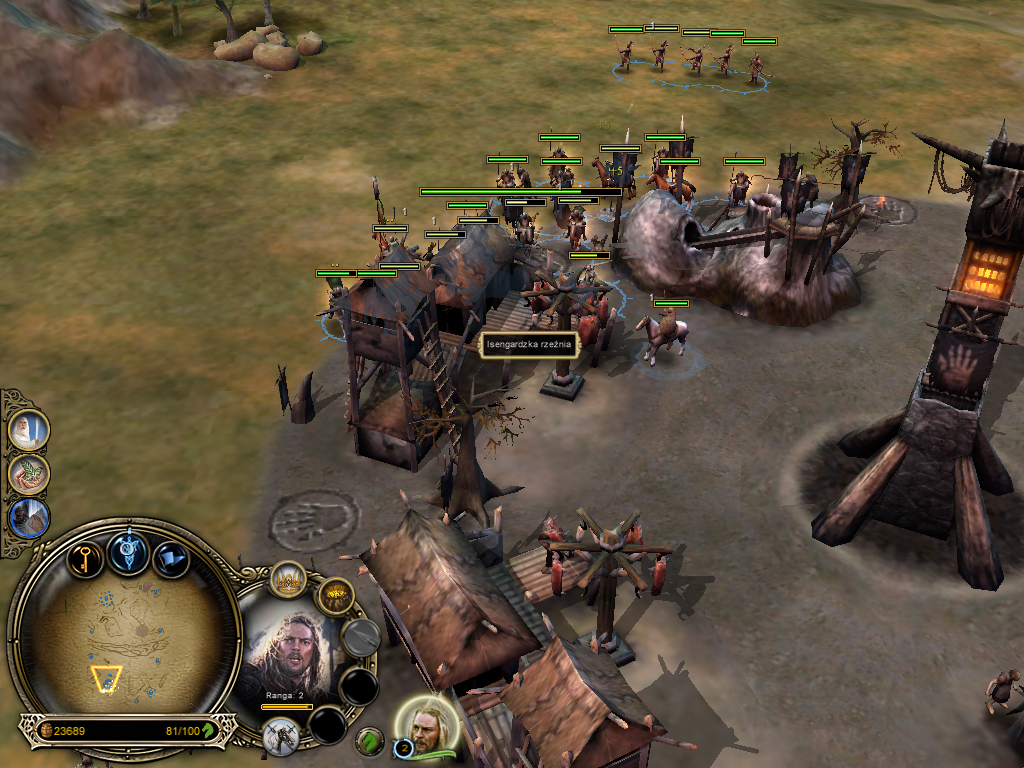Activate the golden crown hero ability
This screenshot has width=1024, height=768.
(289, 581)
